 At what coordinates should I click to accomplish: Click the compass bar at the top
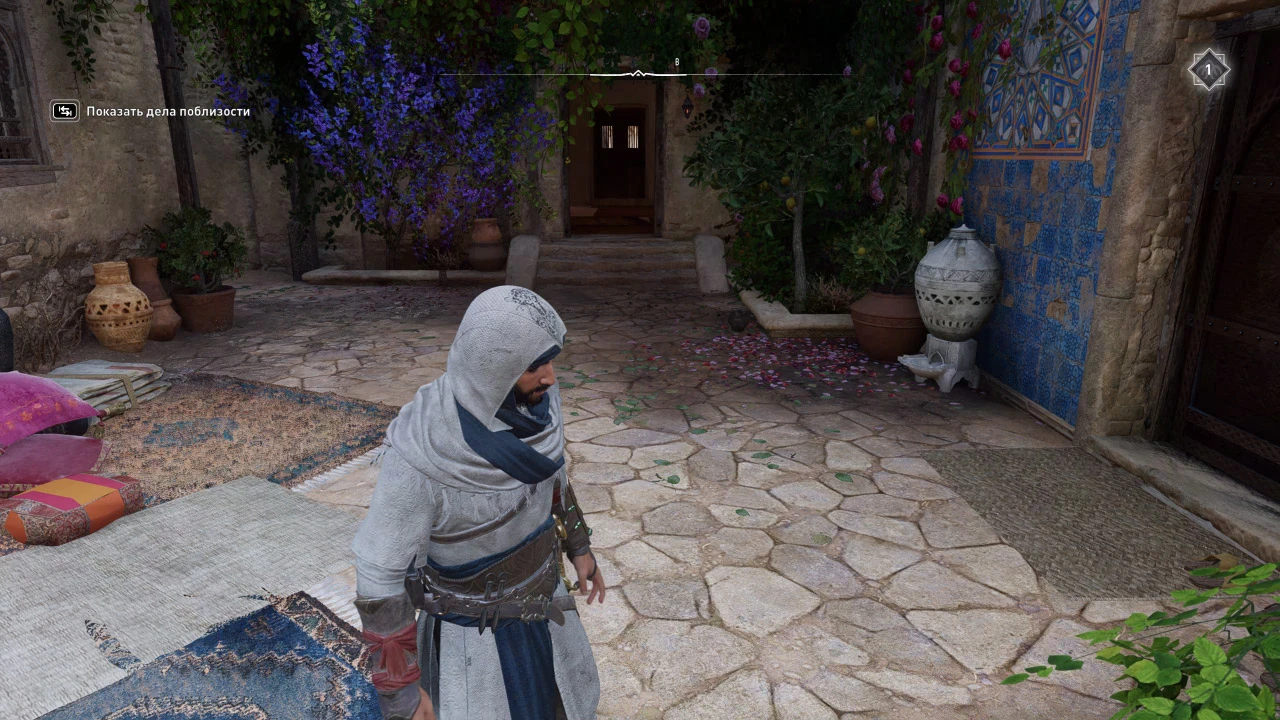click(640, 73)
